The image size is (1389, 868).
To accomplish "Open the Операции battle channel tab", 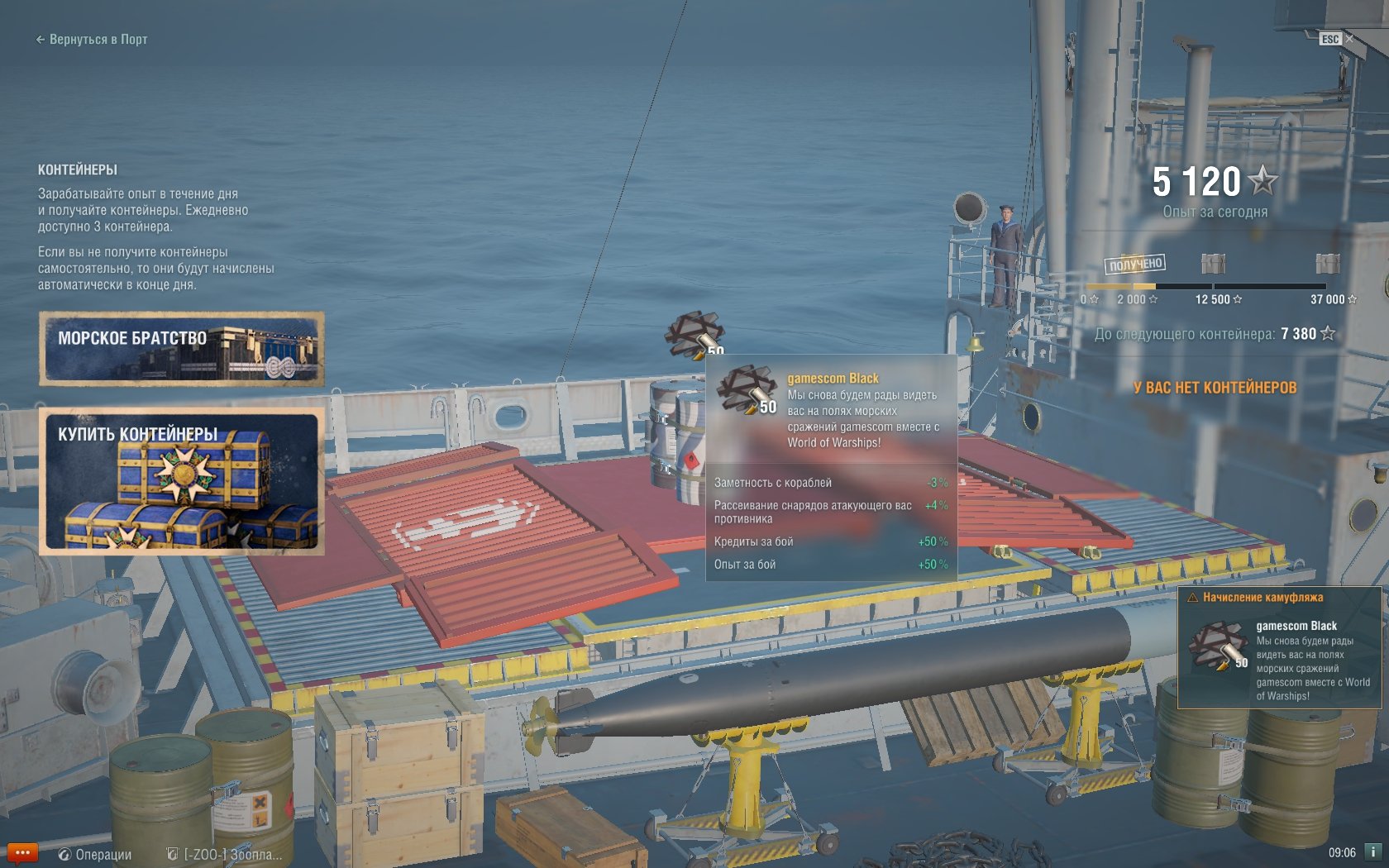I will 95,854.
